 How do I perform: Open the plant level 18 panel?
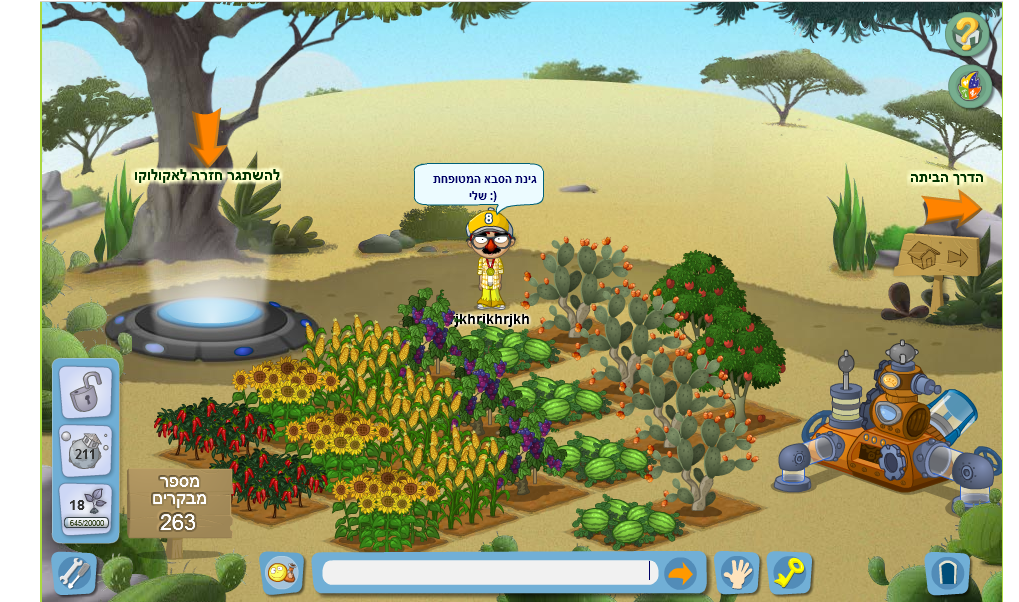pyautogui.click(x=86, y=508)
